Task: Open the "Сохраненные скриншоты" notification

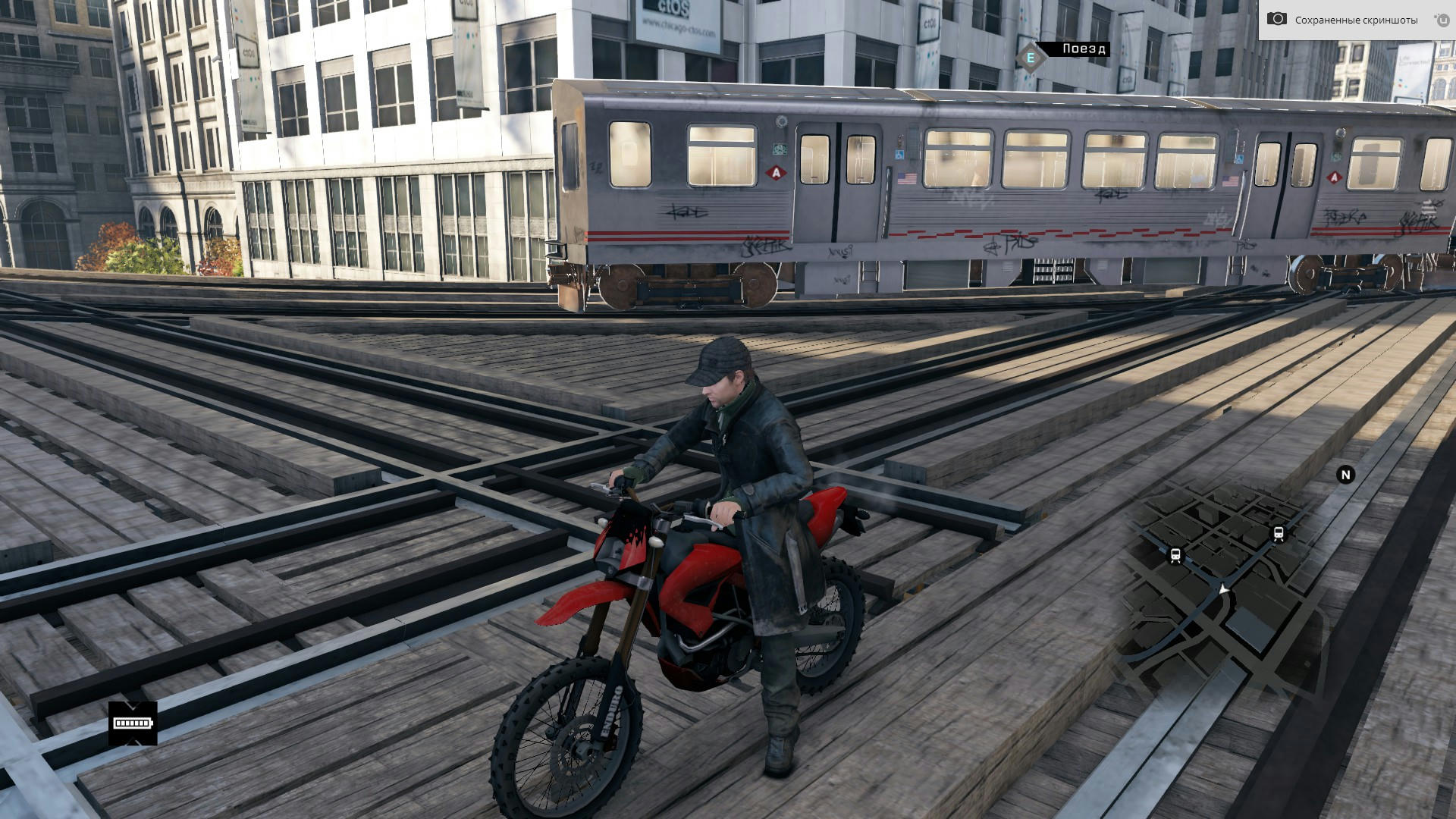Action: pos(1355,20)
